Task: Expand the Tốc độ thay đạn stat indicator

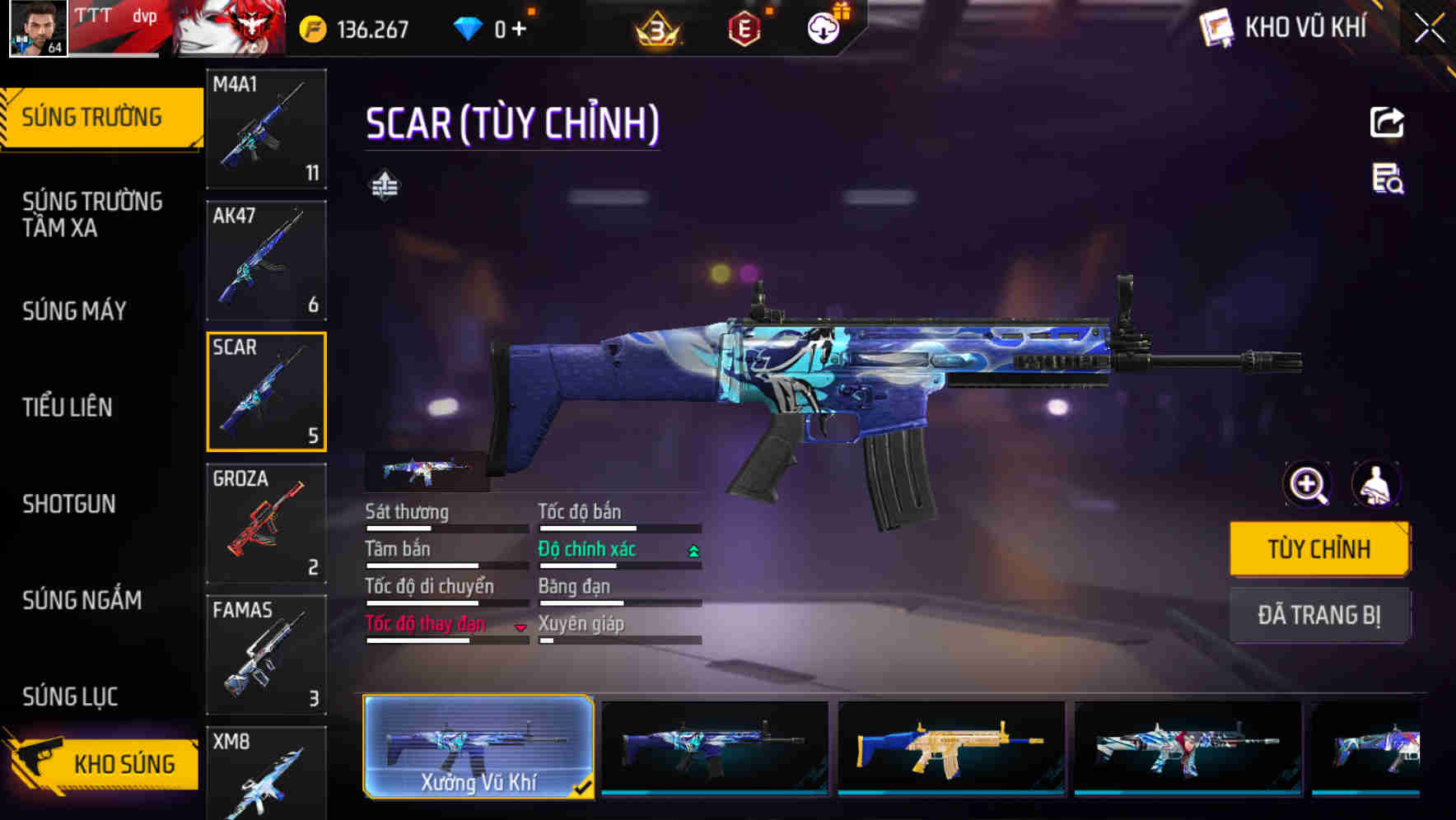Action: [x=521, y=627]
